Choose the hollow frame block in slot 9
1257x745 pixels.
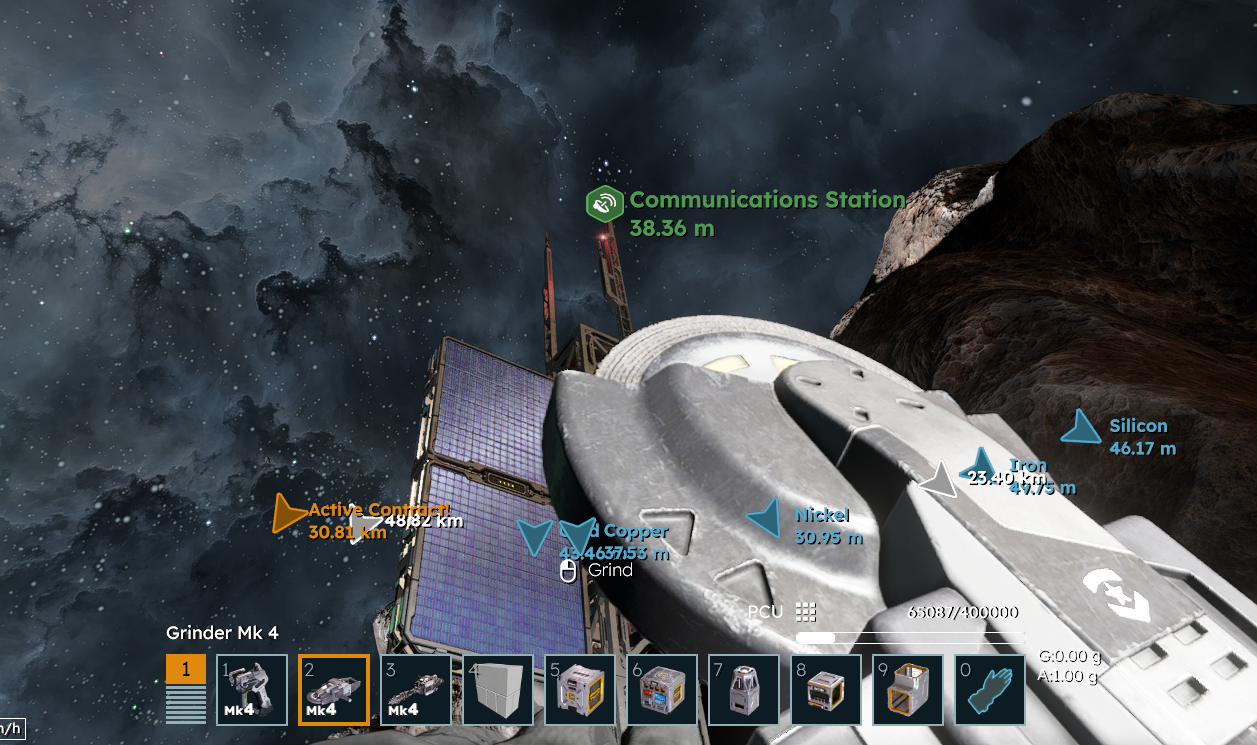908,689
